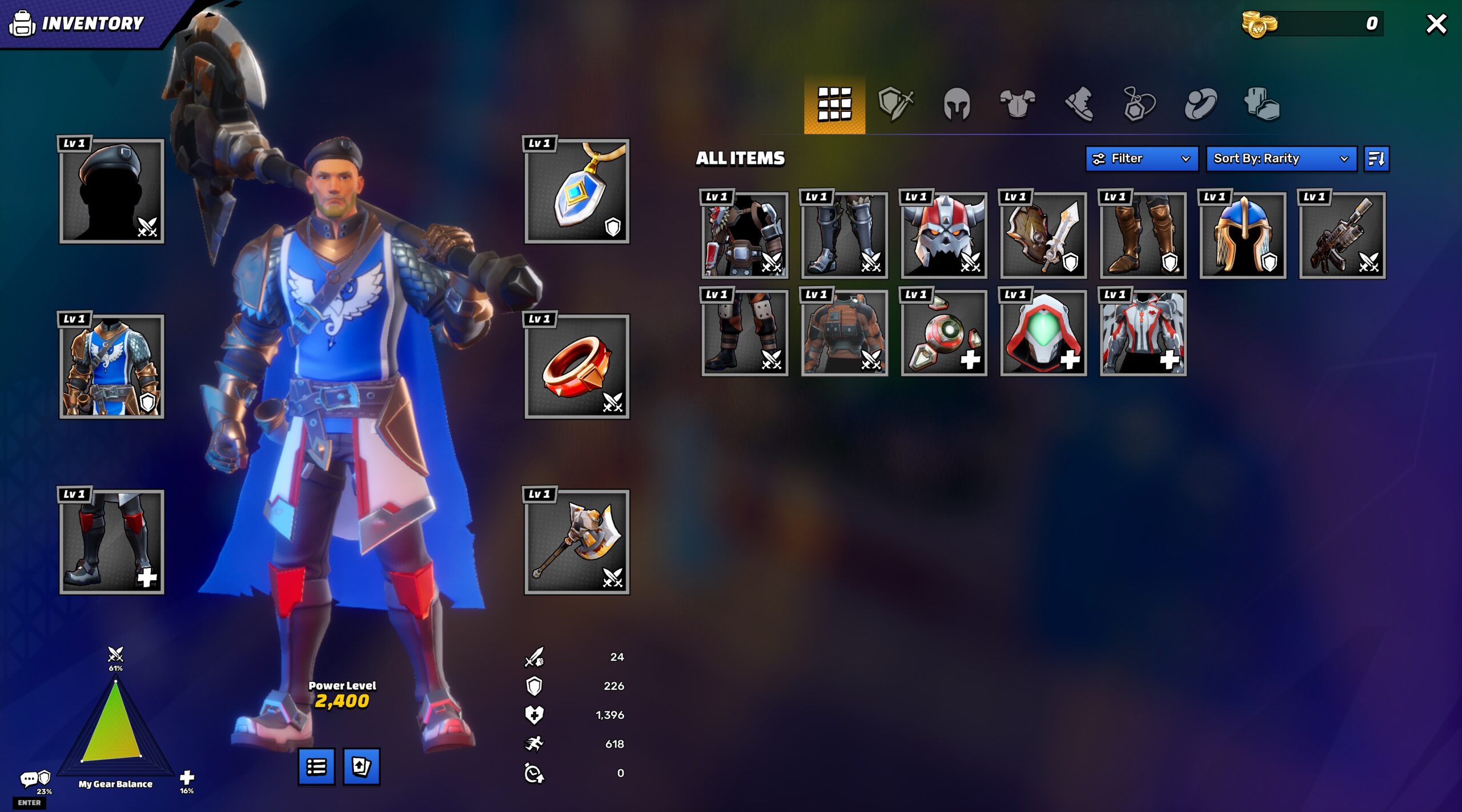The width and height of the screenshot is (1462, 812).
Task: Show the helmet category tab
Action: [957, 104]
